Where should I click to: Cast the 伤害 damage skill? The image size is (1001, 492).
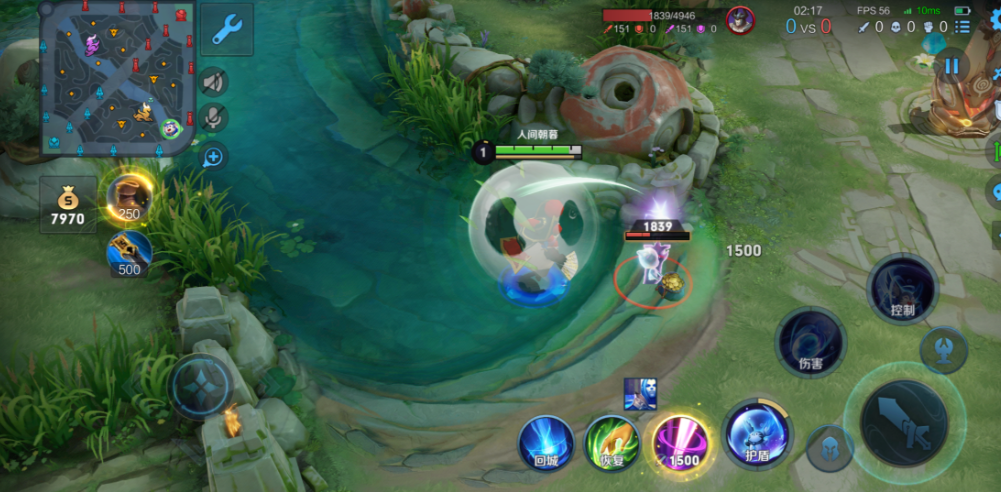point(810,342)
